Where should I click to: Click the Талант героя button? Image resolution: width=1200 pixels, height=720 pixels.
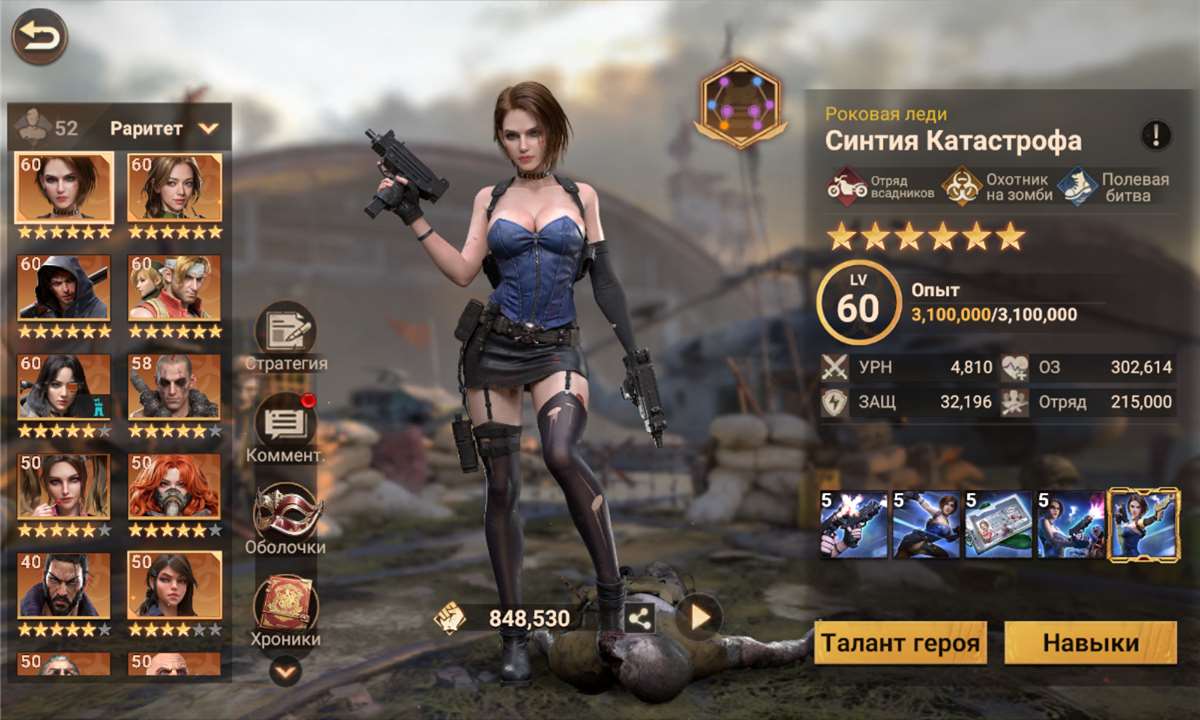(900, 643)
